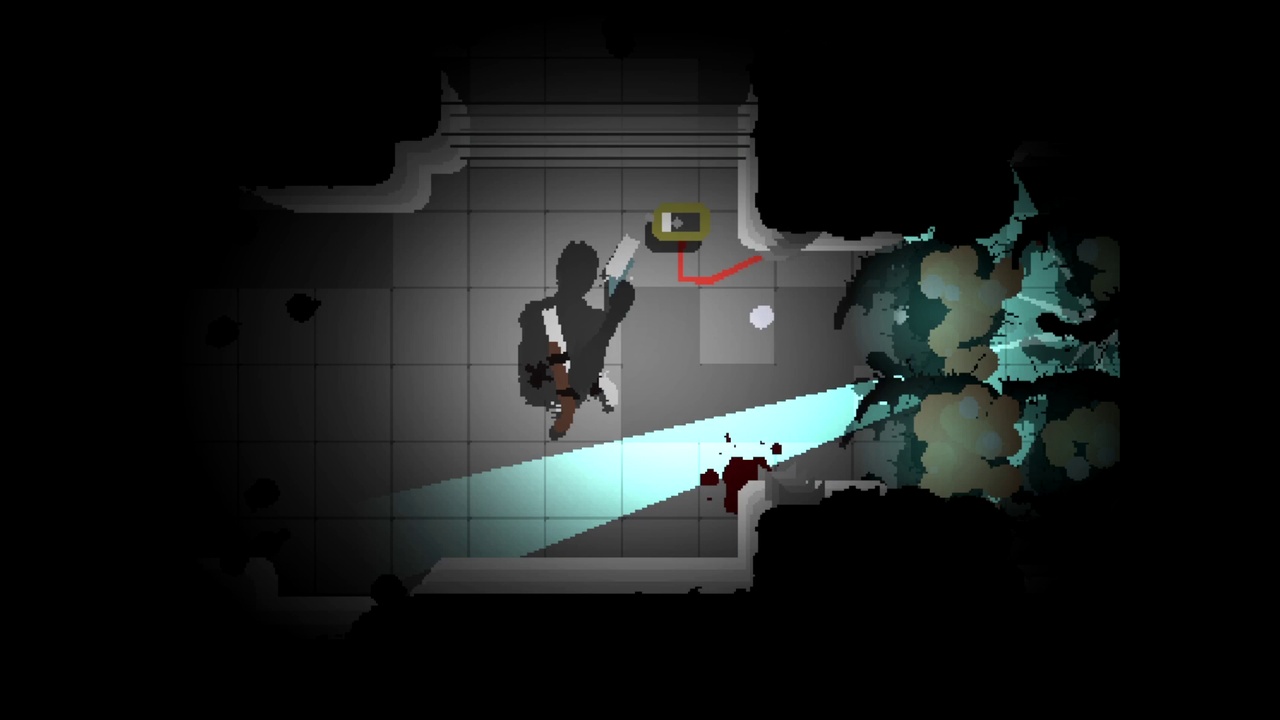The width and height of the screenshot is (1280, 720).
Task: Click the white pebble near the doorway
Action: 762,318
